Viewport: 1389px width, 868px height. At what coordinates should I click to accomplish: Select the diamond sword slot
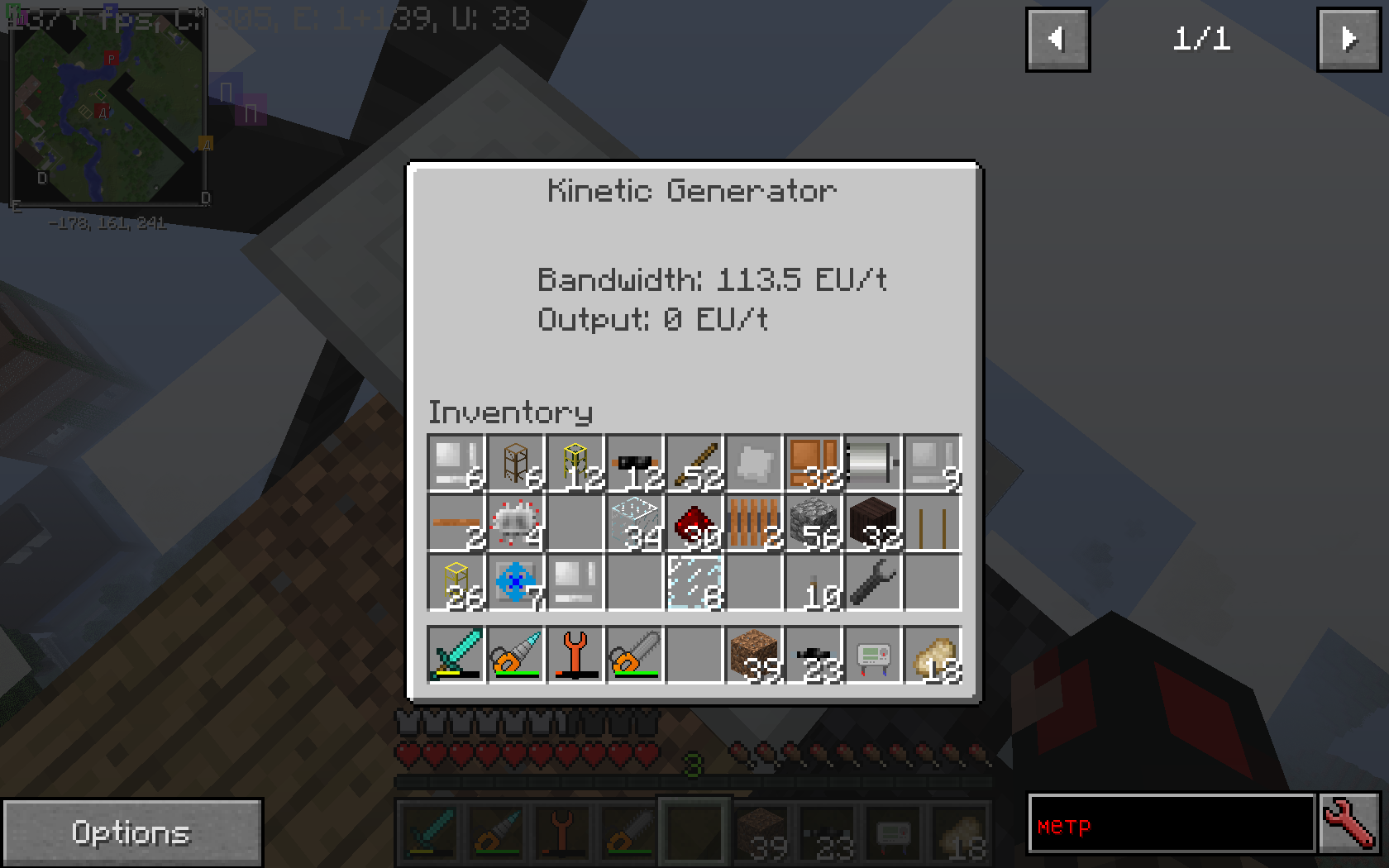click(456, 654)
